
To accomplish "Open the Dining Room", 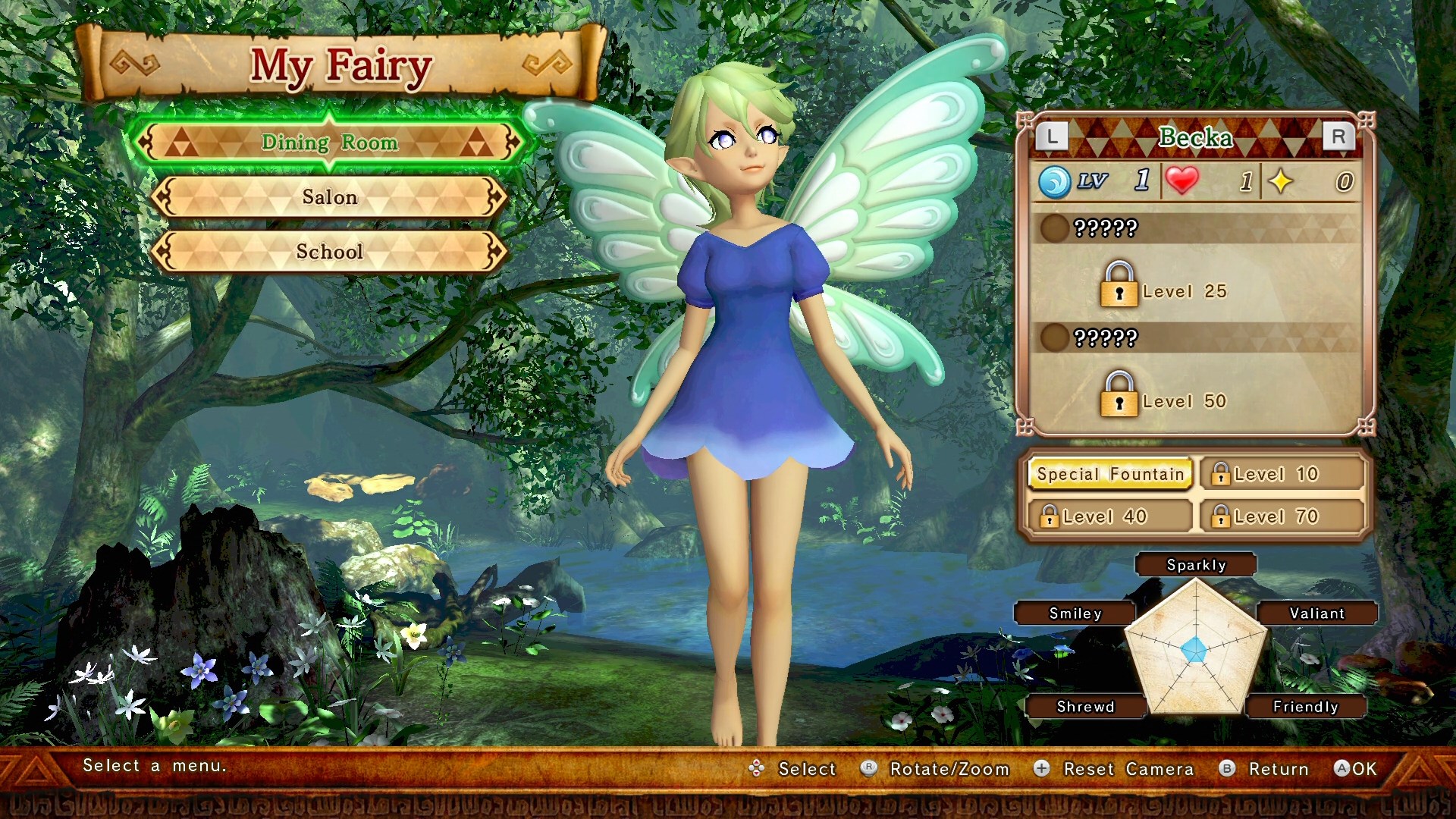I will 330,143.
